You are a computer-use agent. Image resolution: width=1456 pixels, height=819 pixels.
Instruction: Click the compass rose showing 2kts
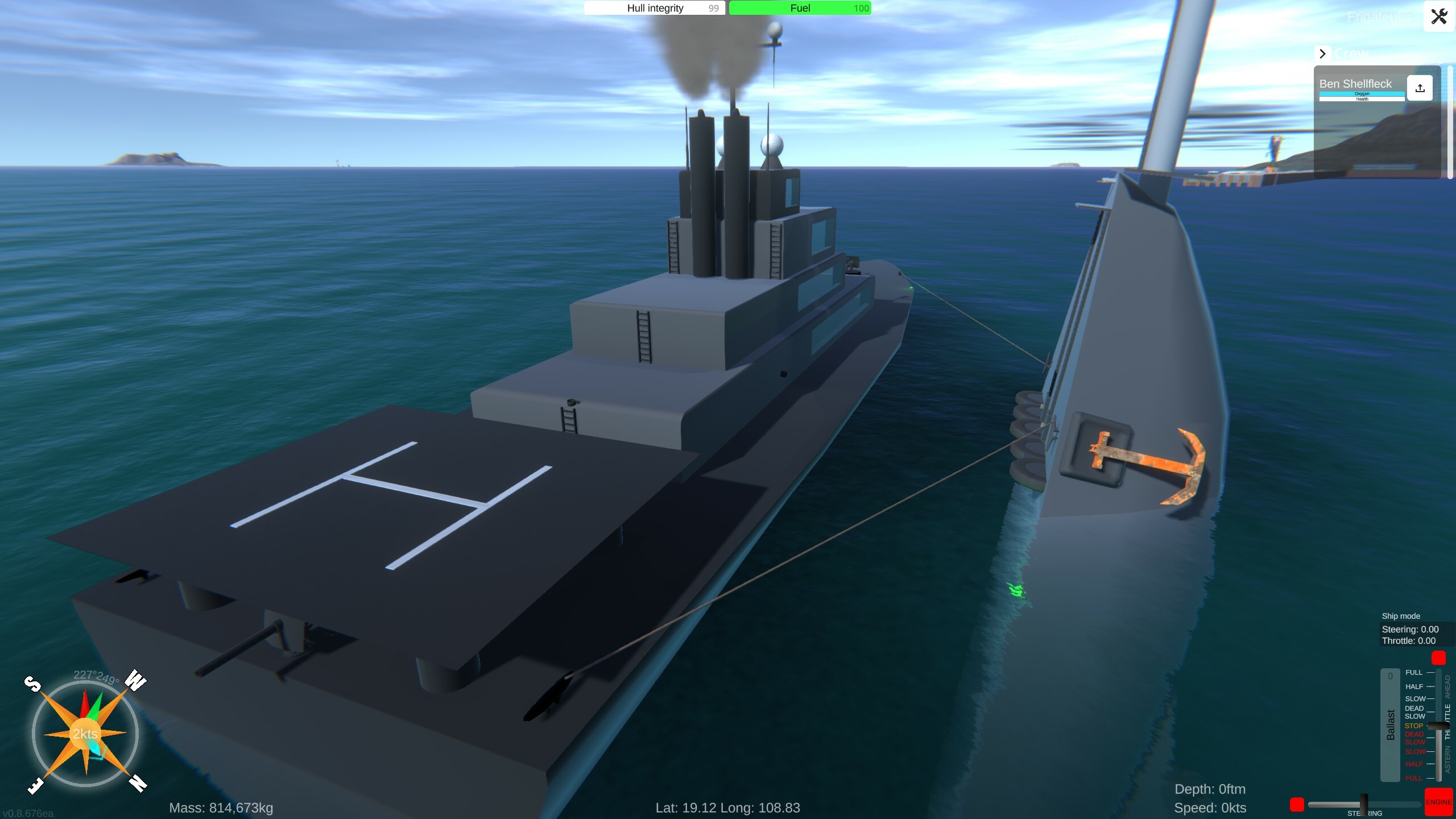85,735
